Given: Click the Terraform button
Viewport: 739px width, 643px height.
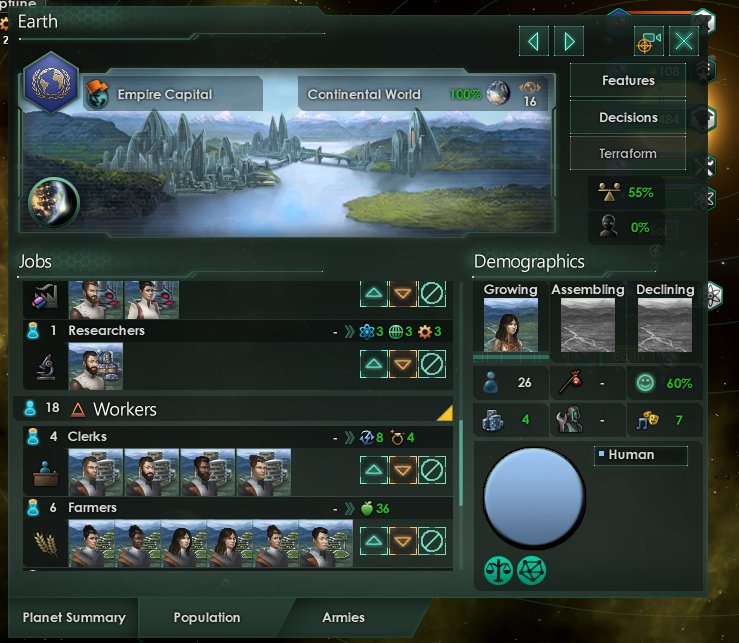Looking at the screenshot, I should (628, 154).
